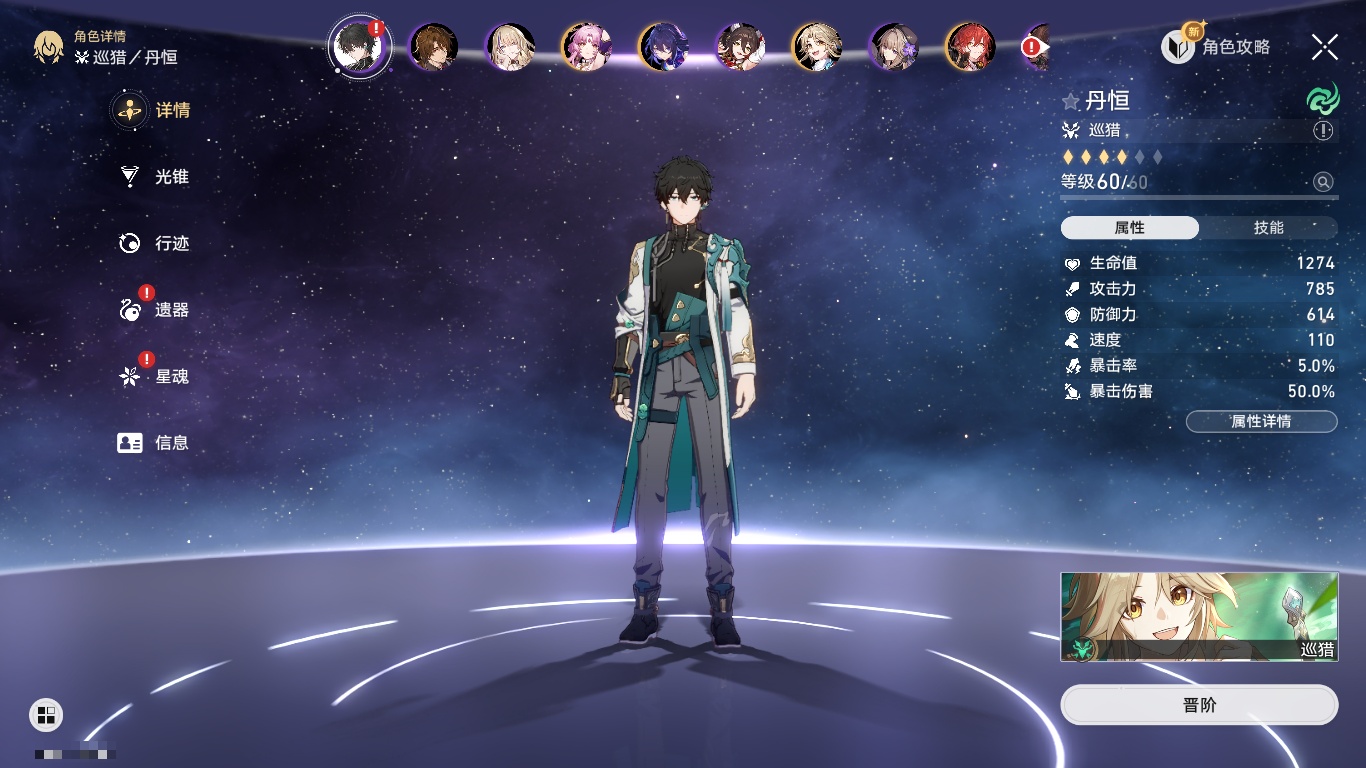Toggle the favorite star beside 丹恒

(1071, 102)
